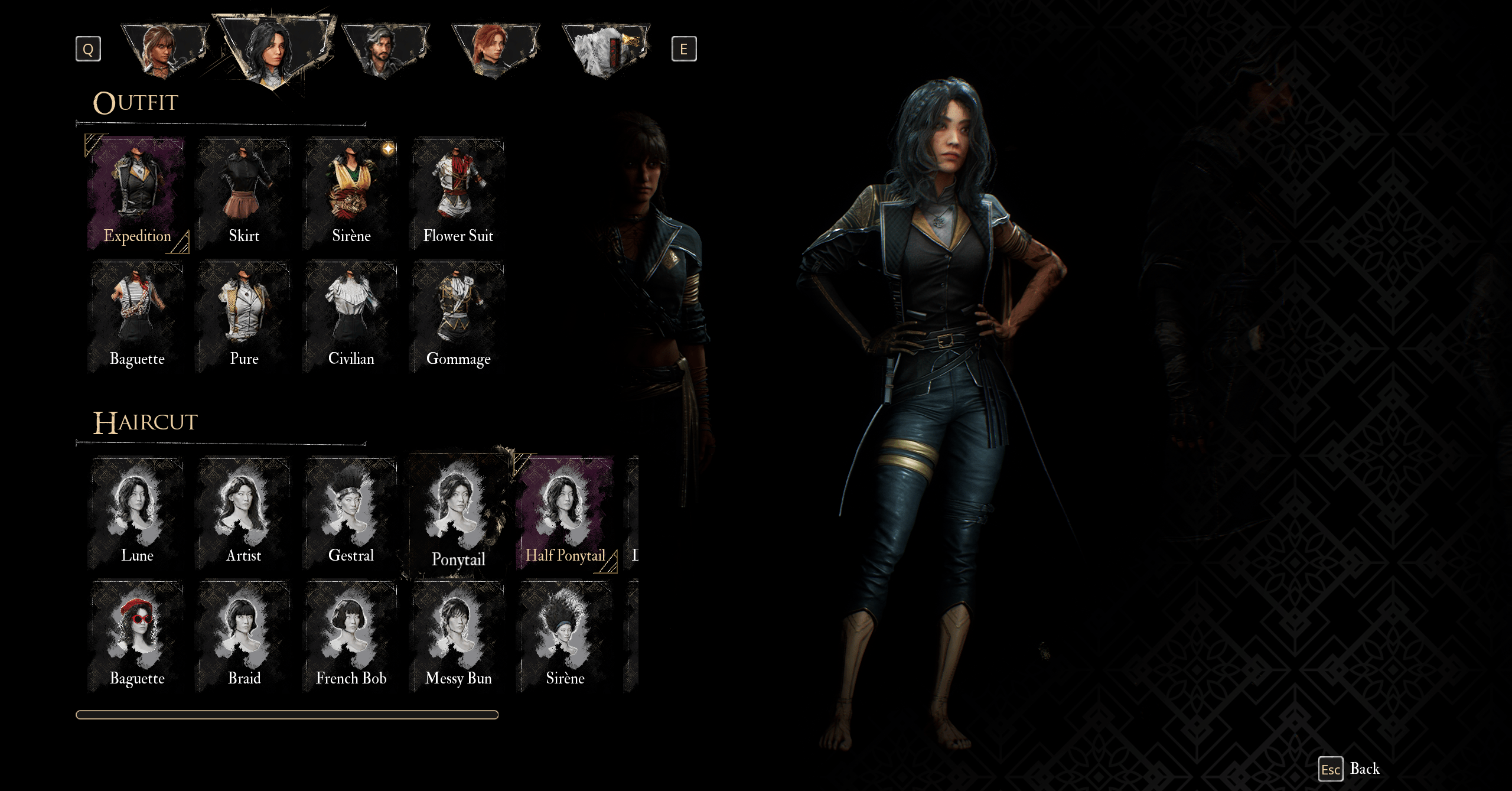Go back using the Back button
This screenshot has height=791, width=1512.
coord(1350,769)
